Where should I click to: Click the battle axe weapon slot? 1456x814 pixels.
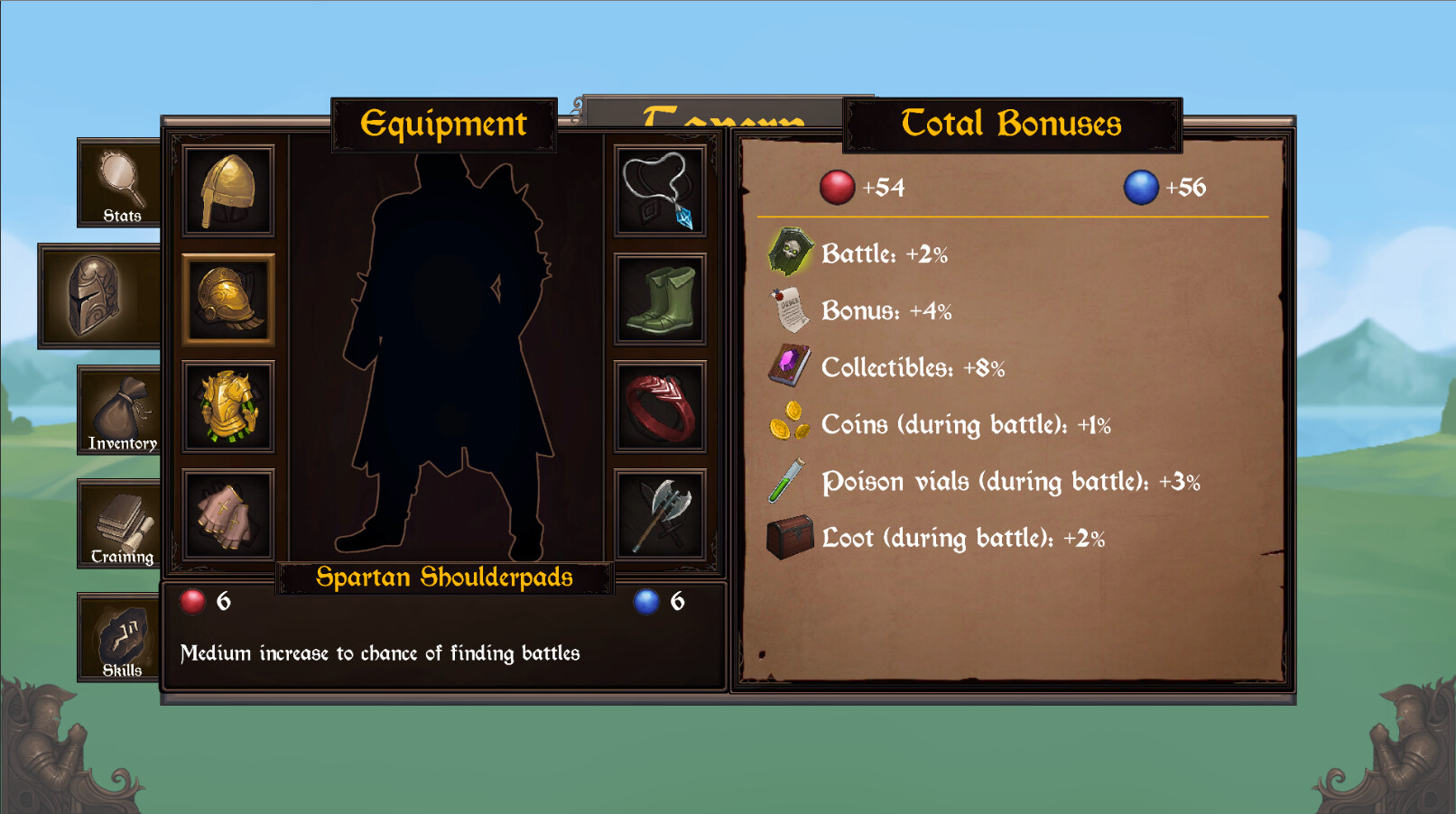(x=660, y=514)
